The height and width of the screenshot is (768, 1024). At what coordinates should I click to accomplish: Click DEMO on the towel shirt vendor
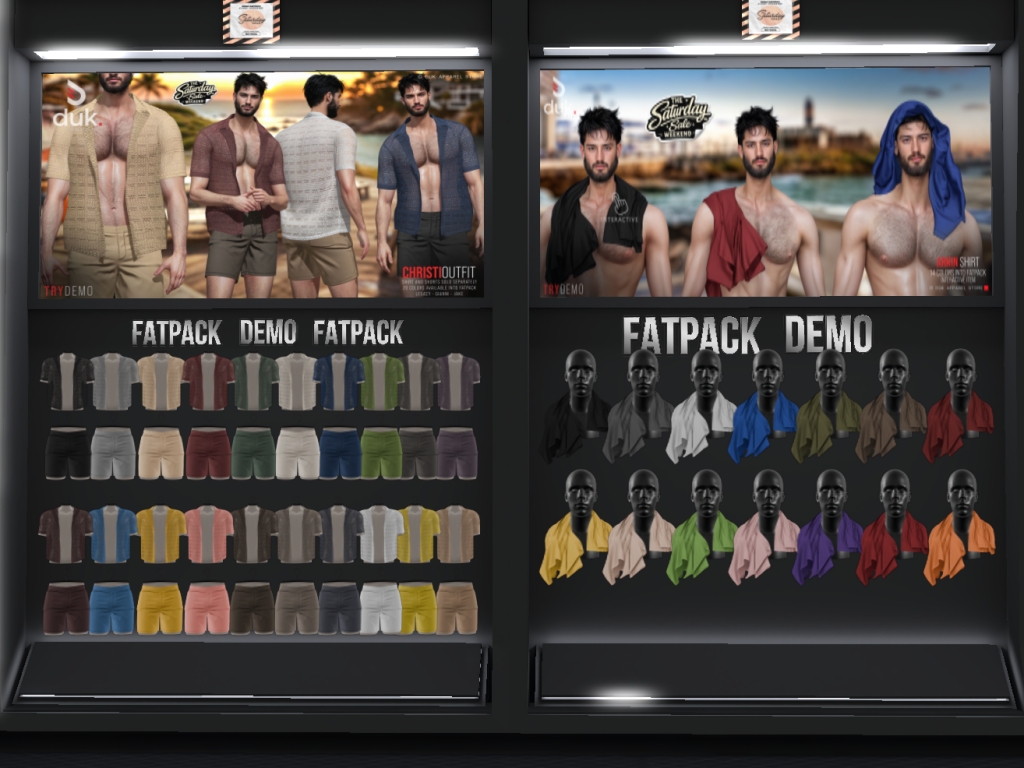point(827,334)
